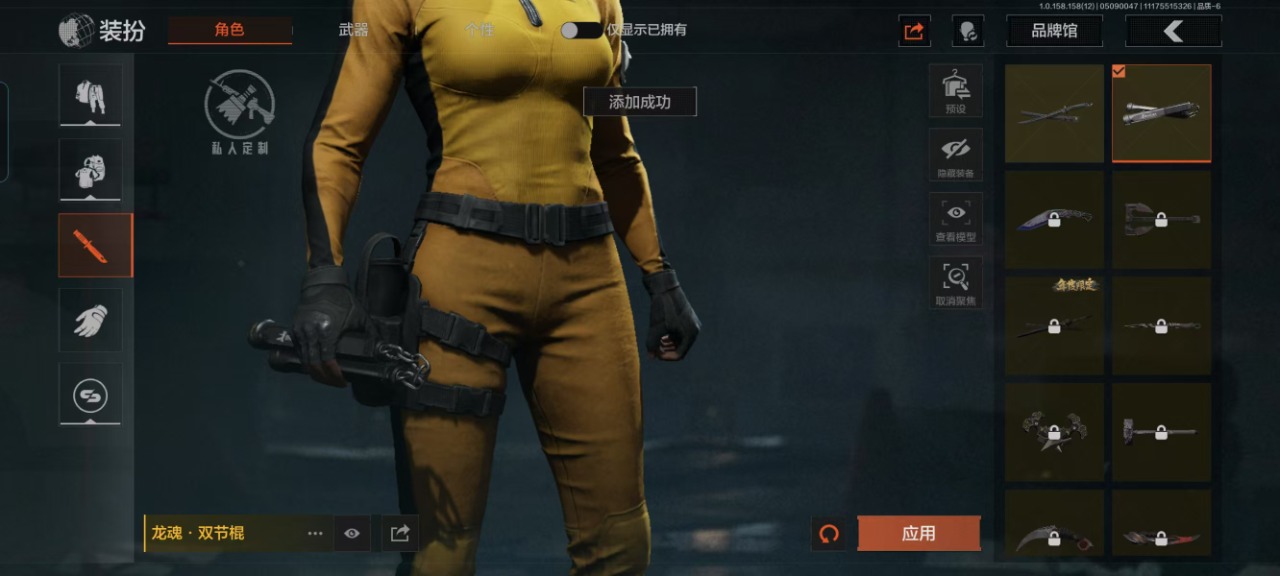Open the 龙魂·双节棍 three-dot options
The image size is (1280, 576).
pyautogui.click(x=315, y=534)
